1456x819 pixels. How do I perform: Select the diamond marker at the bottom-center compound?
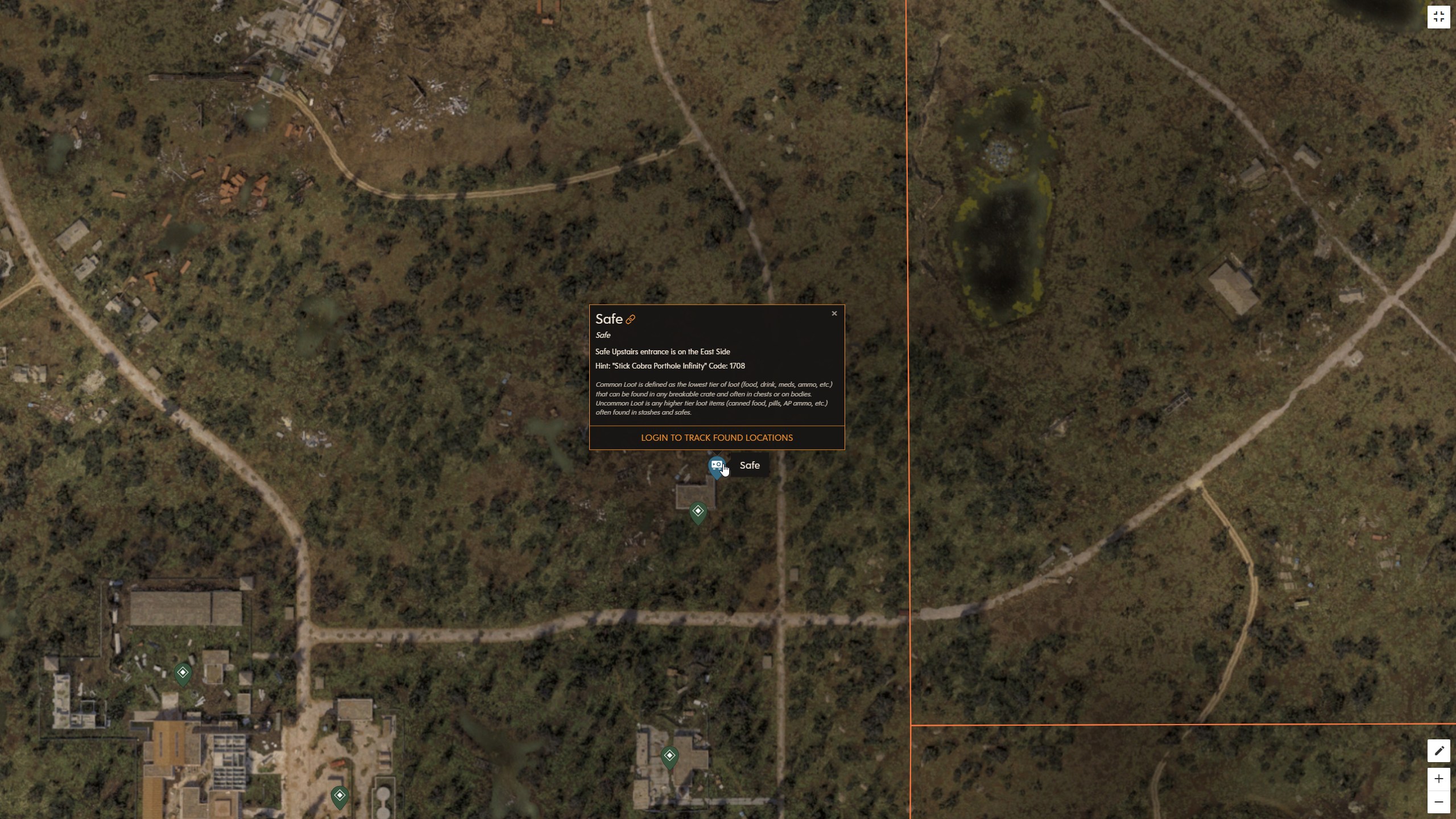tap(670, 756)
